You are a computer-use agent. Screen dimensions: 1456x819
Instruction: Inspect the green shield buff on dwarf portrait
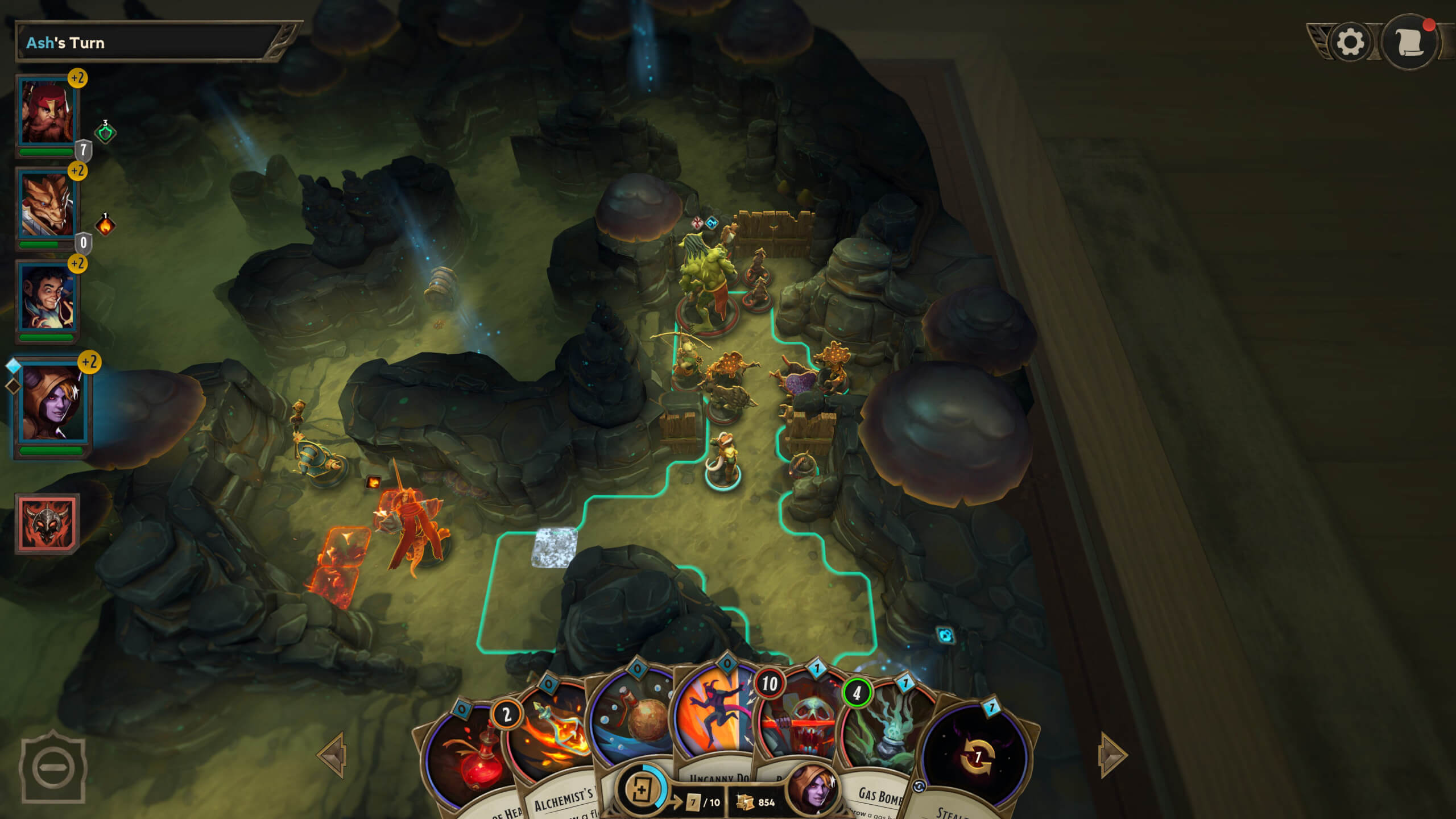(105, 133)
